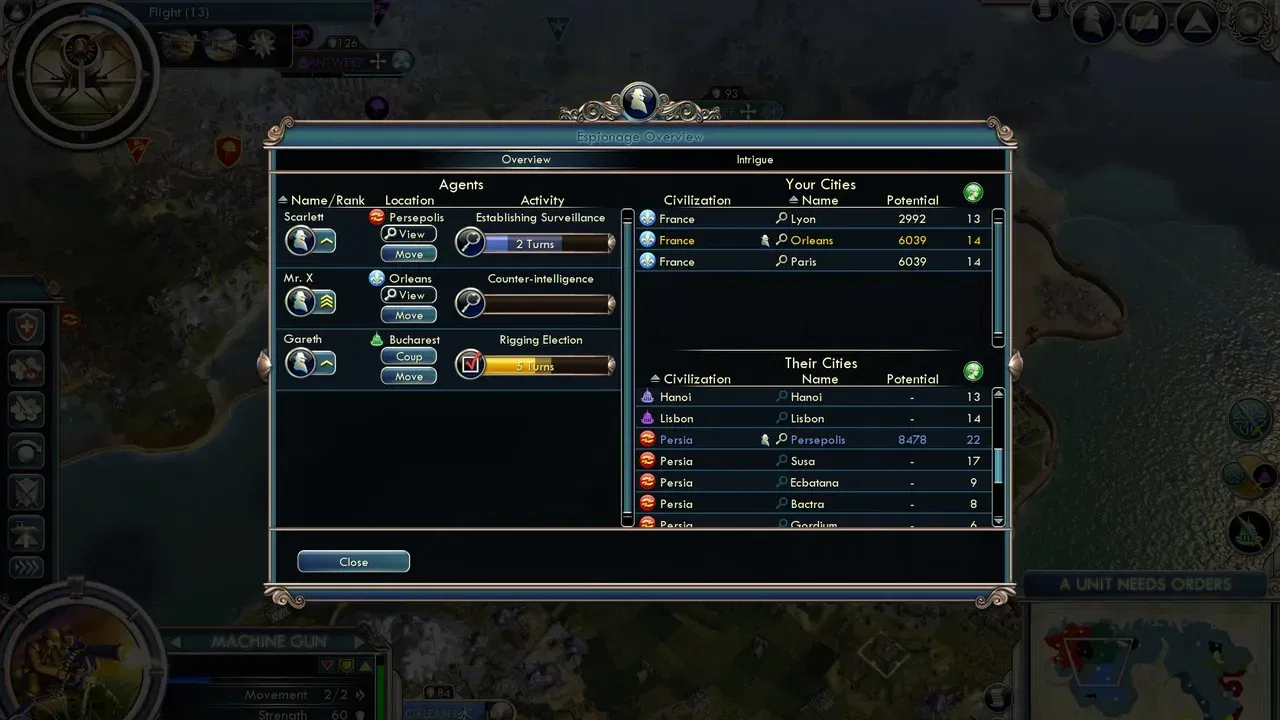Image resolution: width=1280 pixels, height=720 pixels.
Task: Sort Their Cities by Civilization header
Action: [x=696, y=379]
